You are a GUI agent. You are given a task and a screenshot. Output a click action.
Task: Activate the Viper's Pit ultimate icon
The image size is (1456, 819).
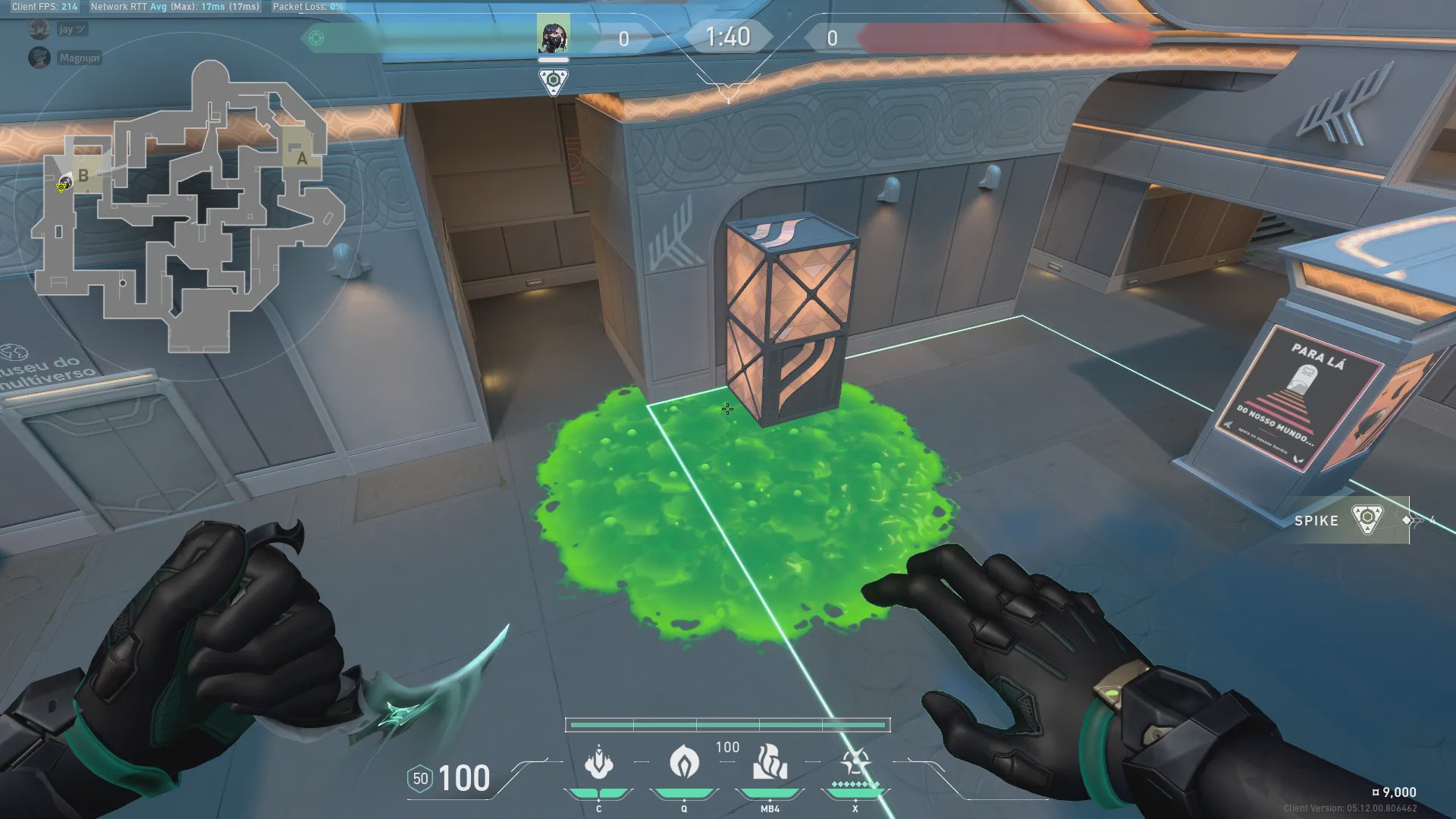[x=855, y=762]
